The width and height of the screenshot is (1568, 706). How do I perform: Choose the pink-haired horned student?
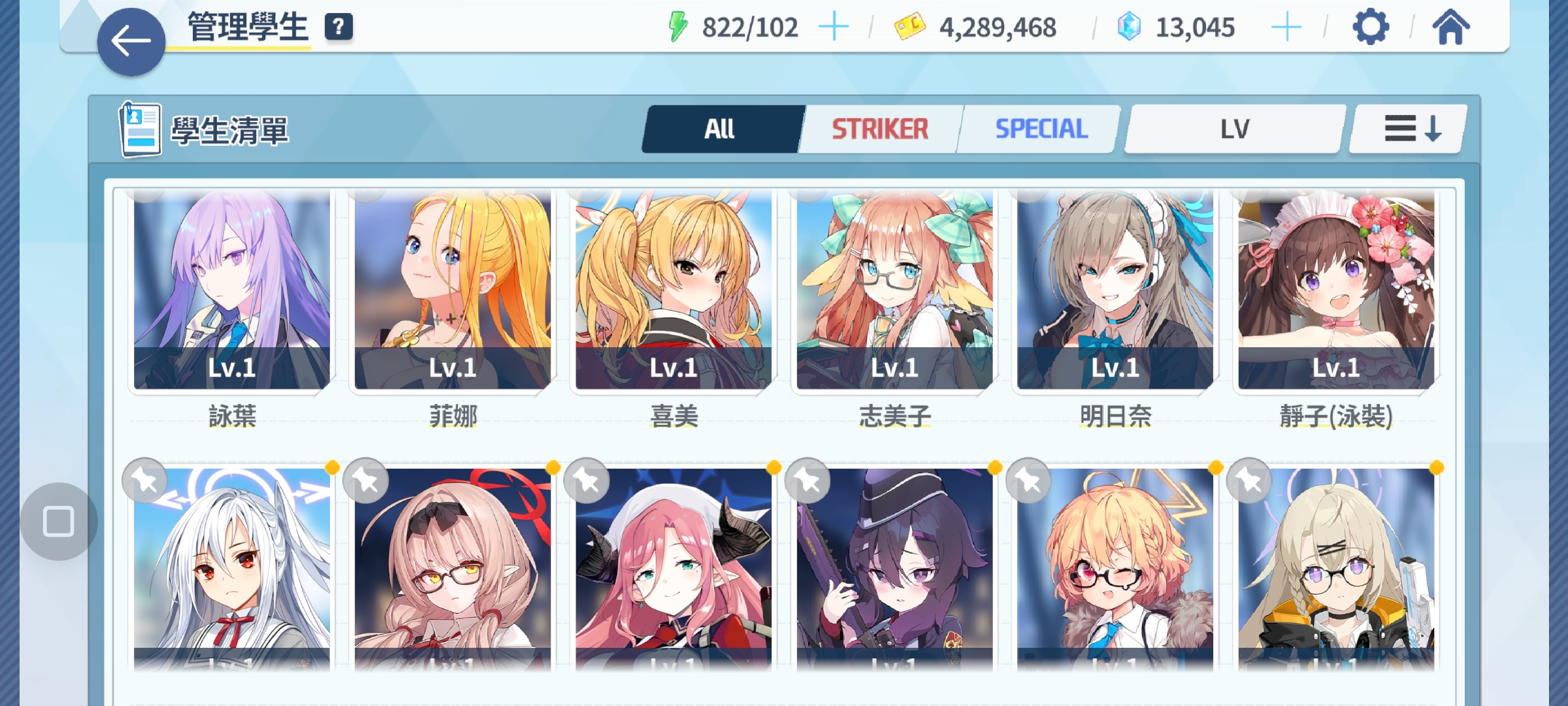tap(674, 569)
